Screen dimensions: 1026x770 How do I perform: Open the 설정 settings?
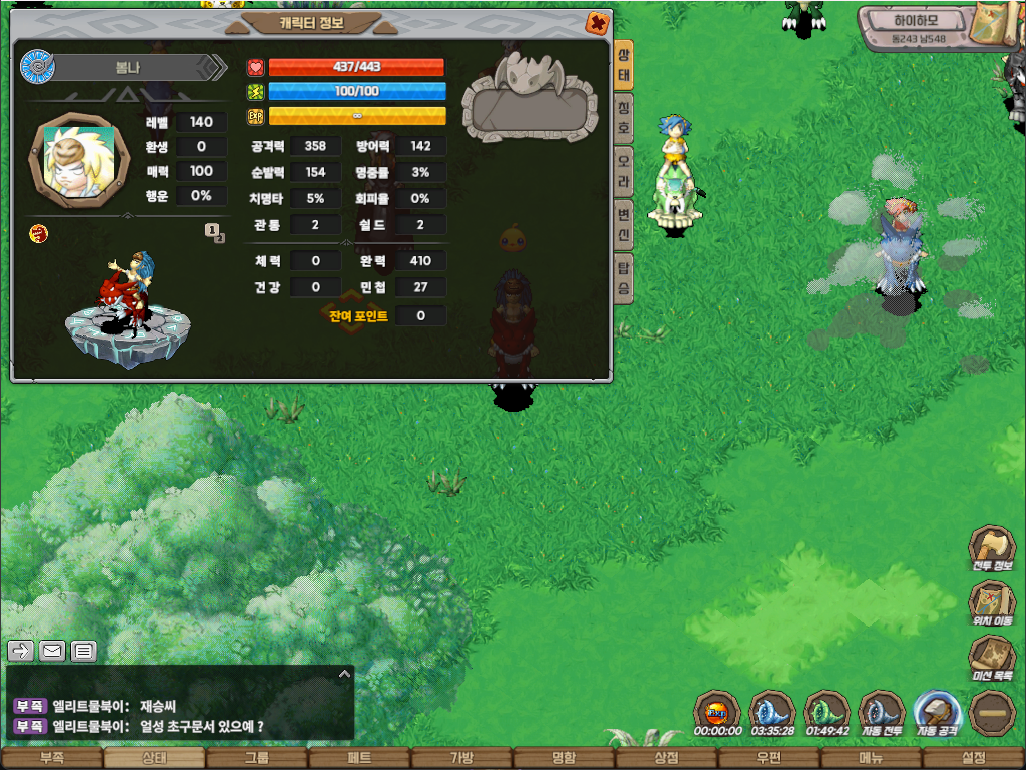[974, 758]
